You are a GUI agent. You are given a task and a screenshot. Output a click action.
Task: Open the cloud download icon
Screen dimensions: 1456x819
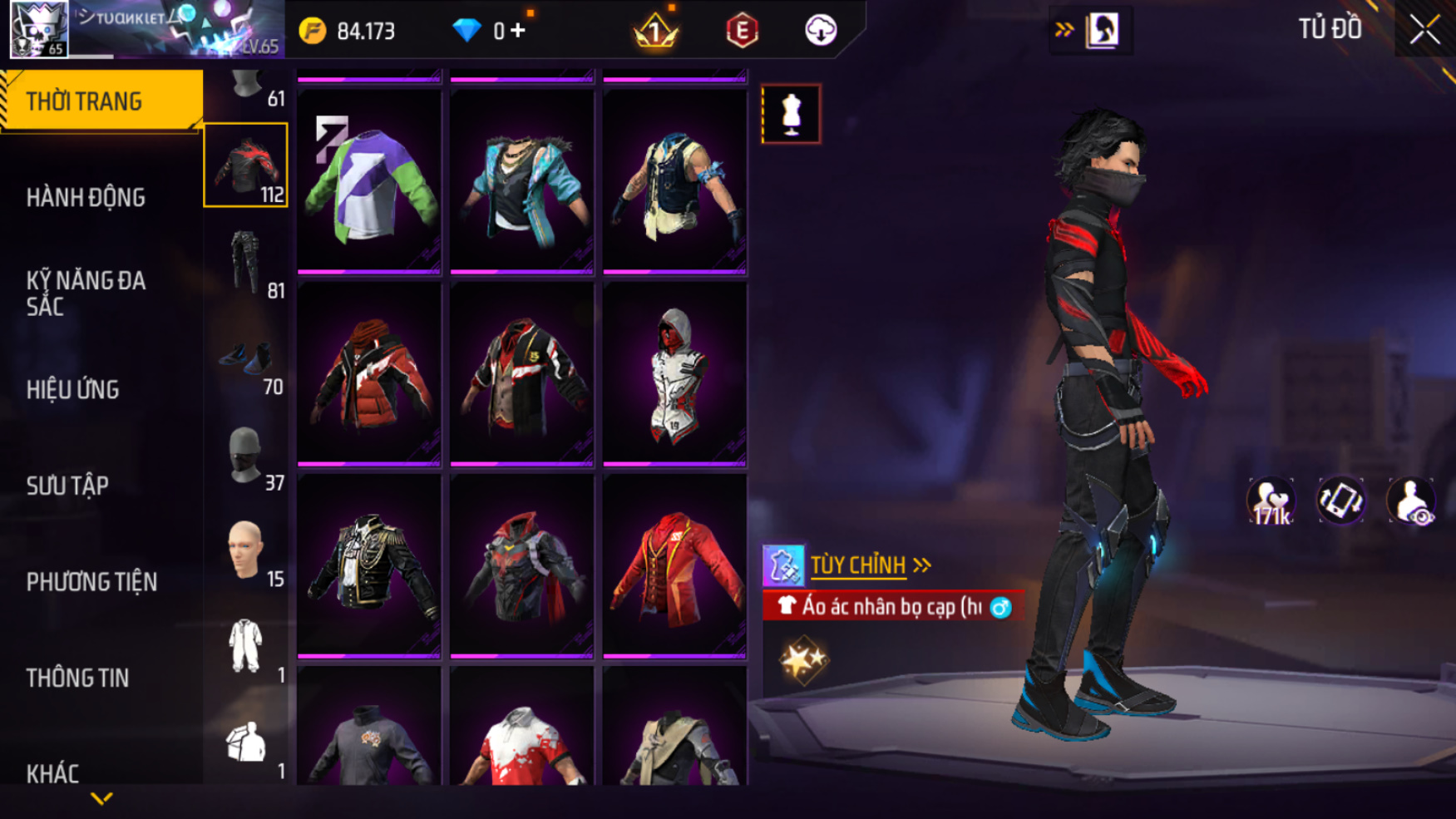[x=821, y=31]
